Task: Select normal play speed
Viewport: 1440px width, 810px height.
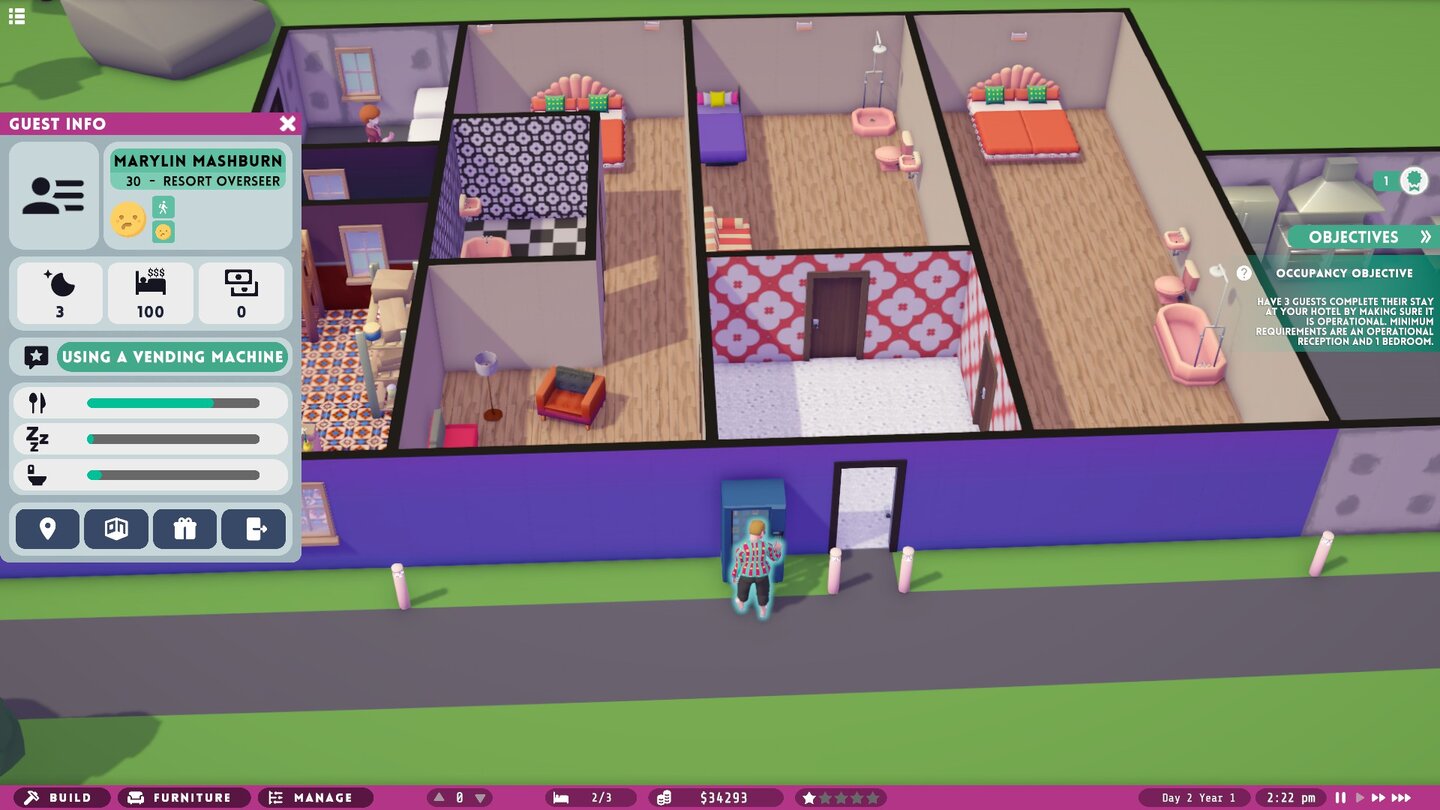Action: pos(1361,797)
